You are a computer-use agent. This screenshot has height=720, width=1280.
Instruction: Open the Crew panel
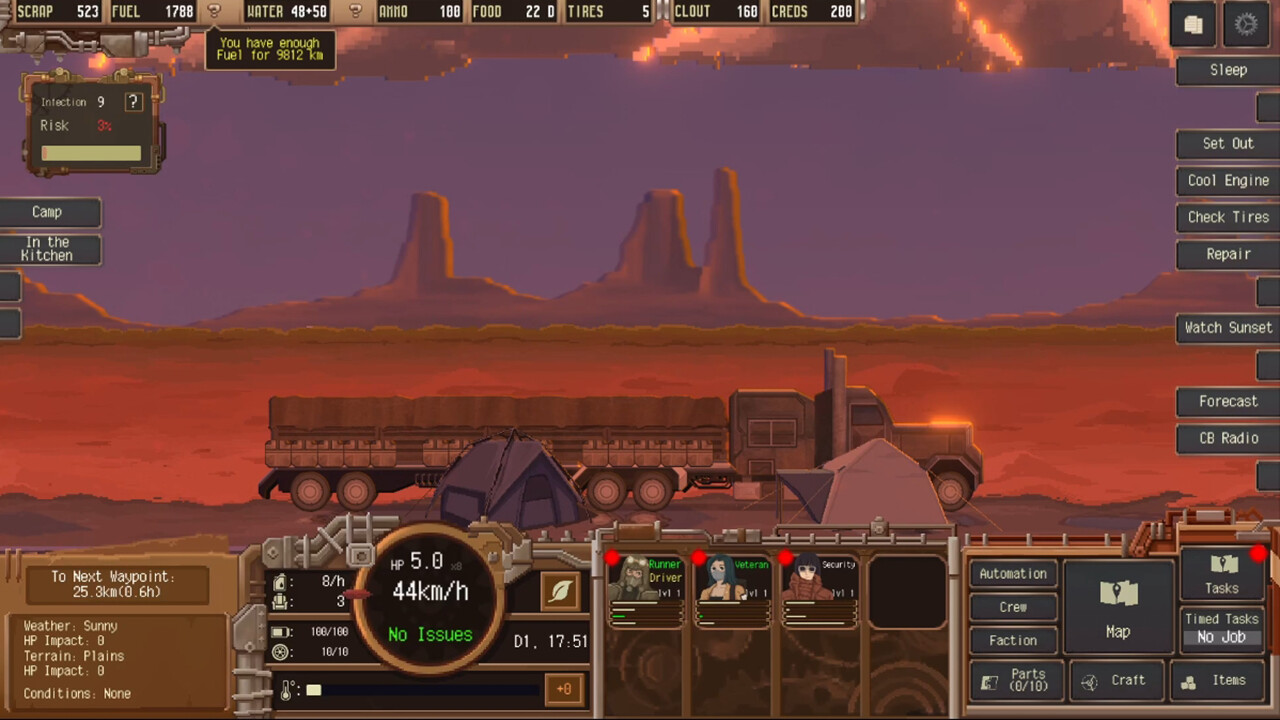click(x=1013, y=607)
